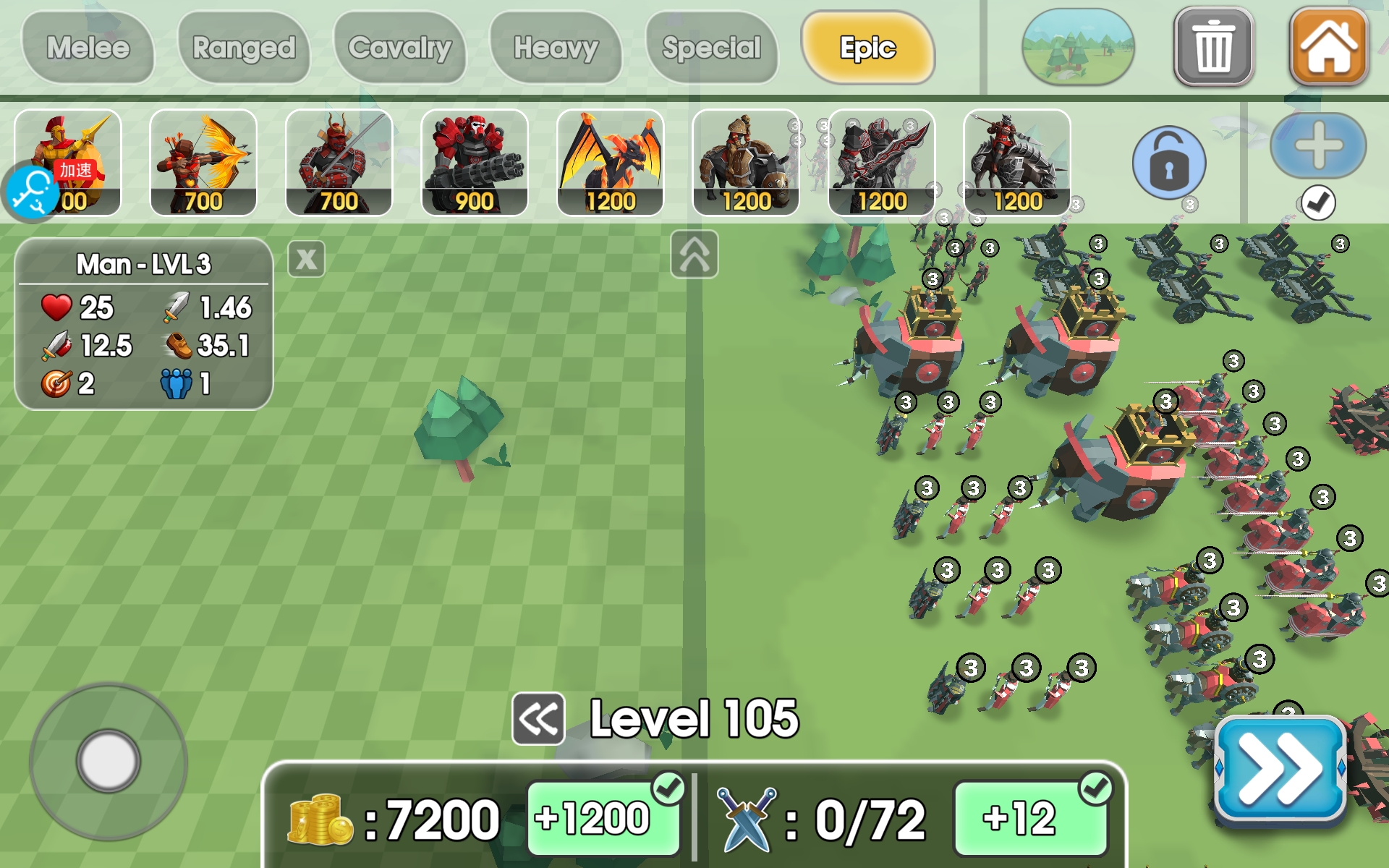Viewport: 1389px width, 868px height.
Task: Switch to the Special tab
Action: click(x=712, y=48)
